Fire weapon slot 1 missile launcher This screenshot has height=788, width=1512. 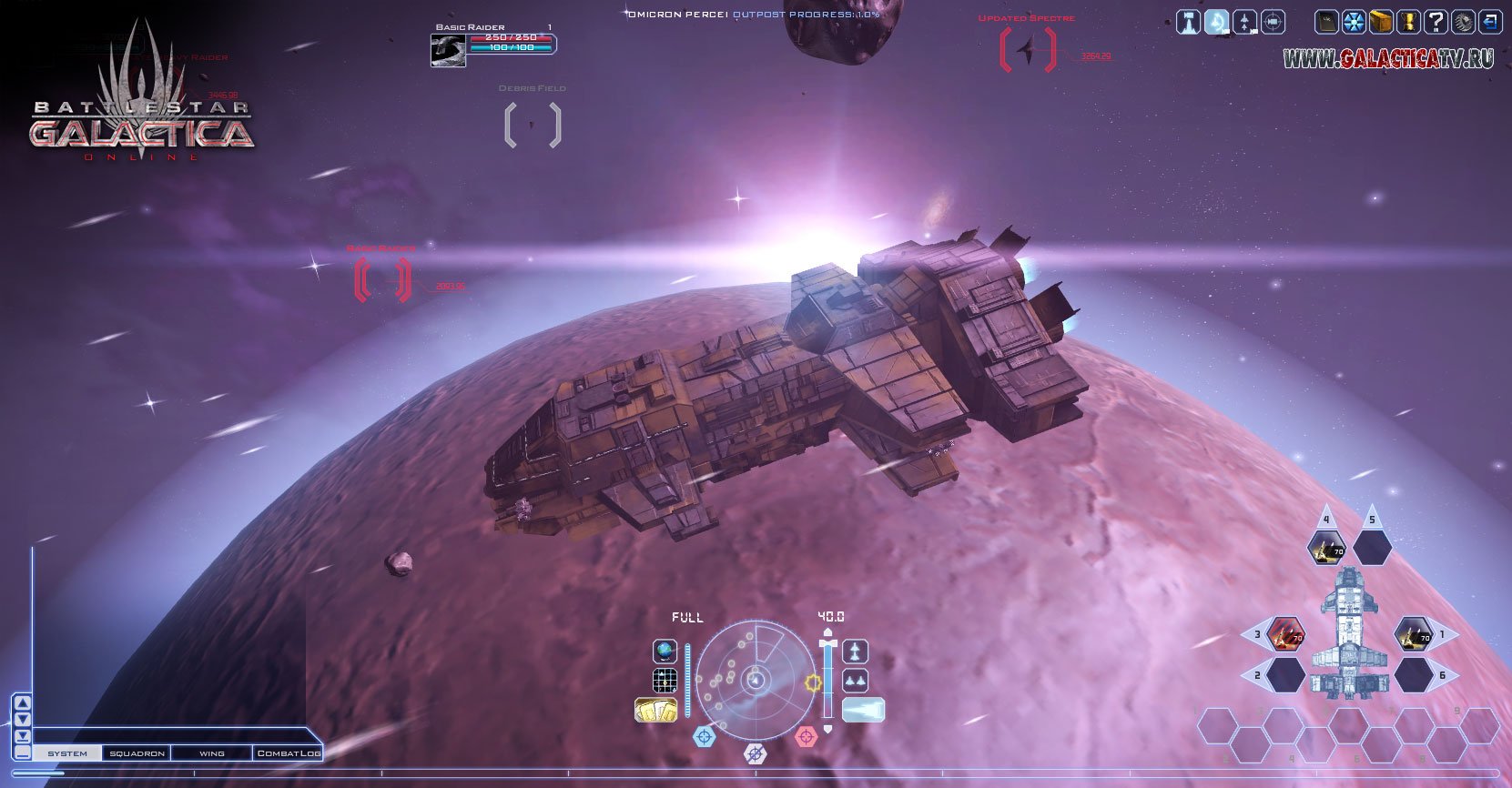pos(1414,634)
